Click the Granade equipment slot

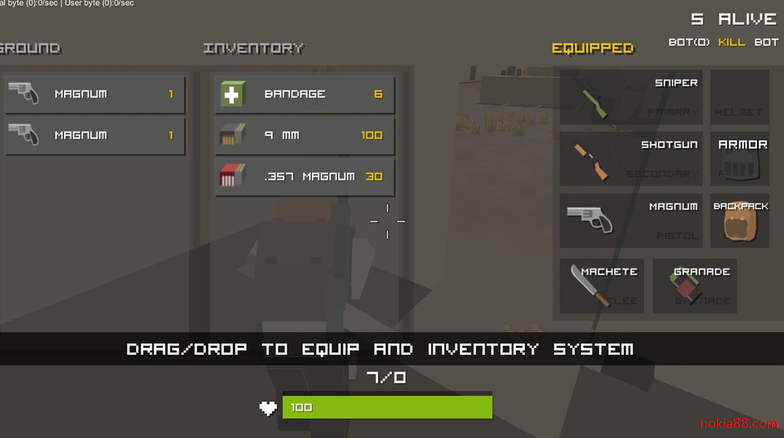coord(694,286)
